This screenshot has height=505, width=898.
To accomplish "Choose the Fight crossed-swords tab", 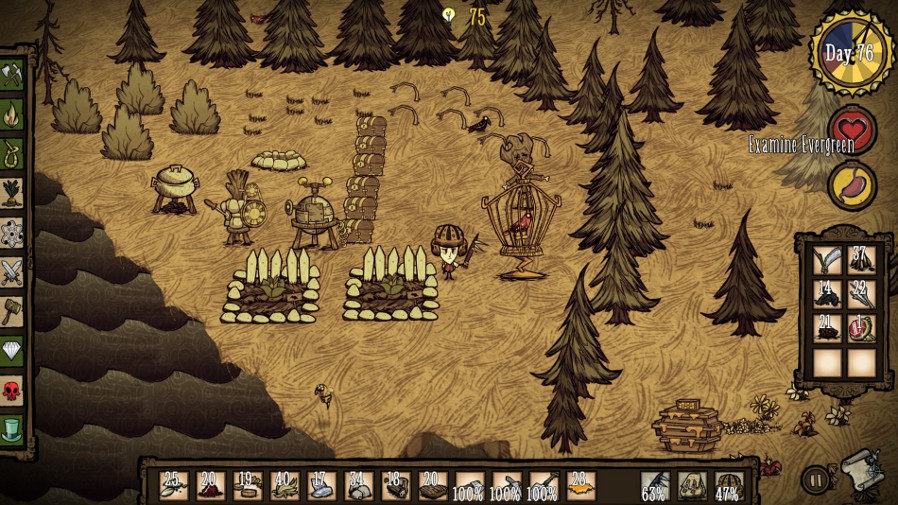I will [13, 271].
